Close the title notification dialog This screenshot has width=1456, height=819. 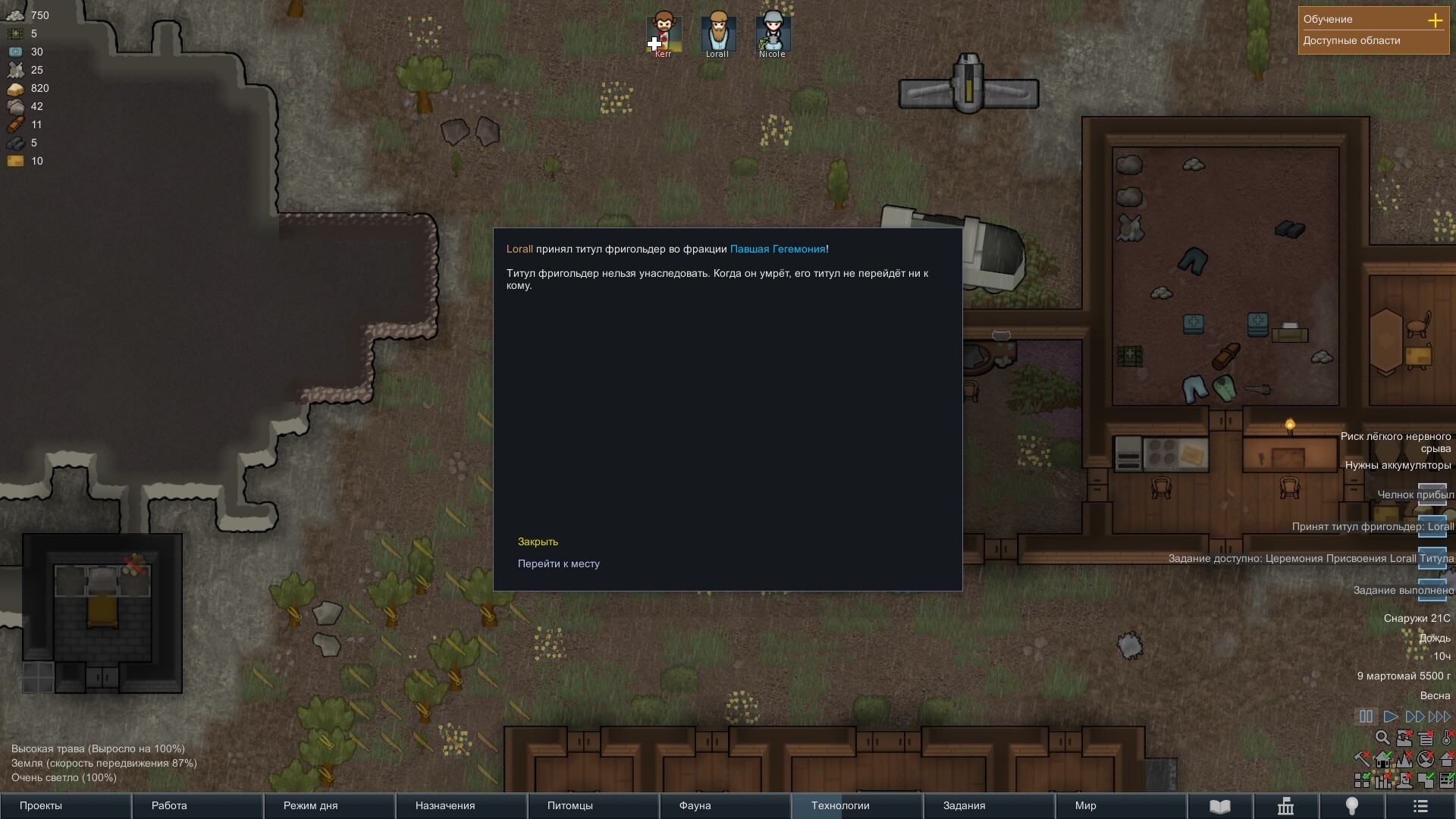coord(538,541)
